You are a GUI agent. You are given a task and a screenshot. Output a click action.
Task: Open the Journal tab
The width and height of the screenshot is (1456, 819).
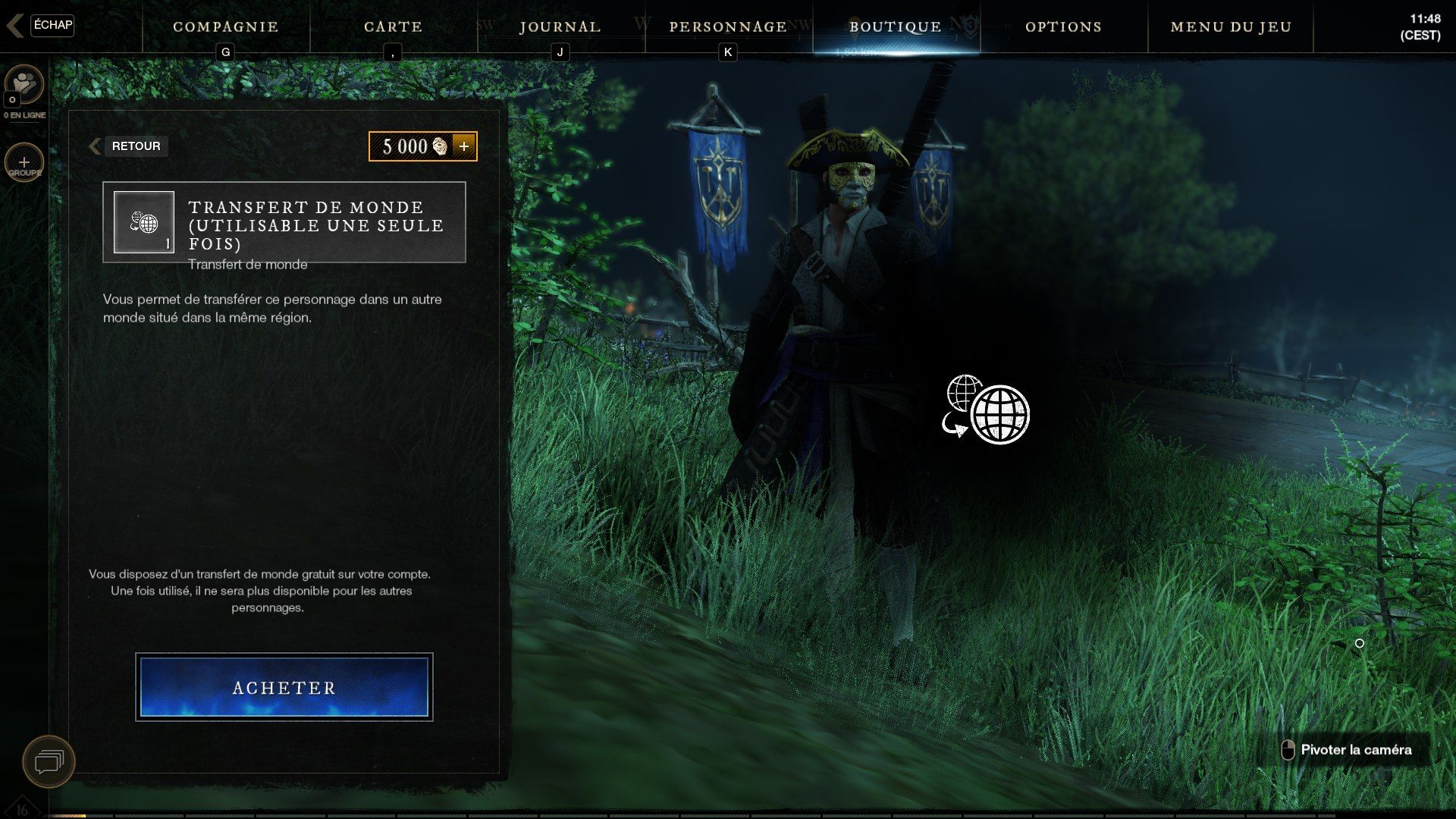560,27
